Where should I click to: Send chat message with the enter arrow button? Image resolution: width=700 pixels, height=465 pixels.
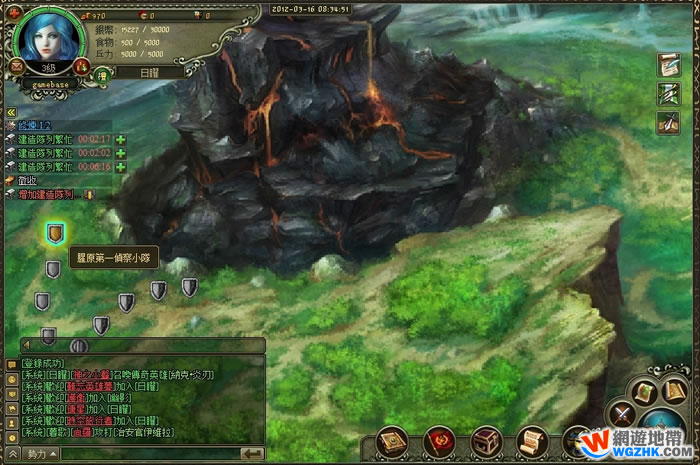pos(252,454)
